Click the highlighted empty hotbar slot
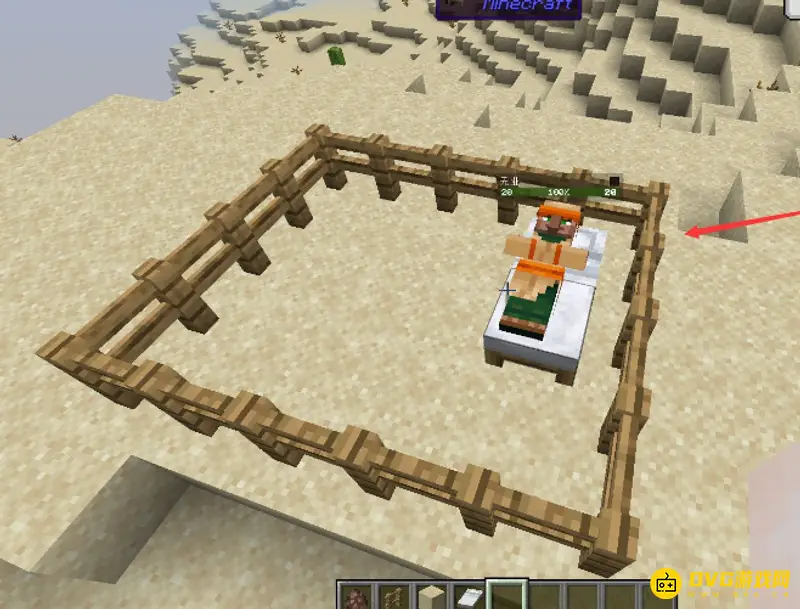This screenshot has width=800, height=609. click(507, 597)
